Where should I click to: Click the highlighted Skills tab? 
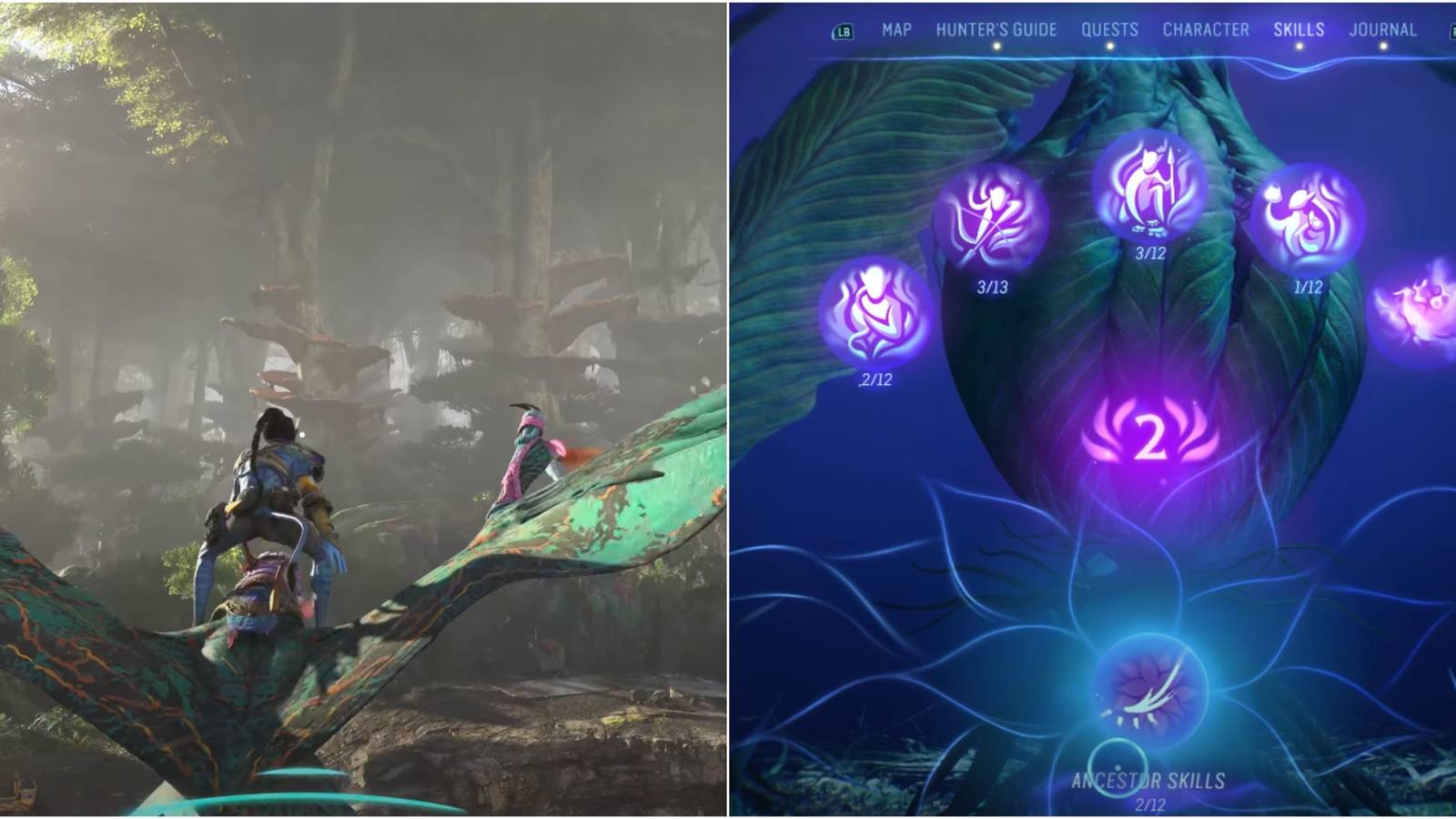1299,28
